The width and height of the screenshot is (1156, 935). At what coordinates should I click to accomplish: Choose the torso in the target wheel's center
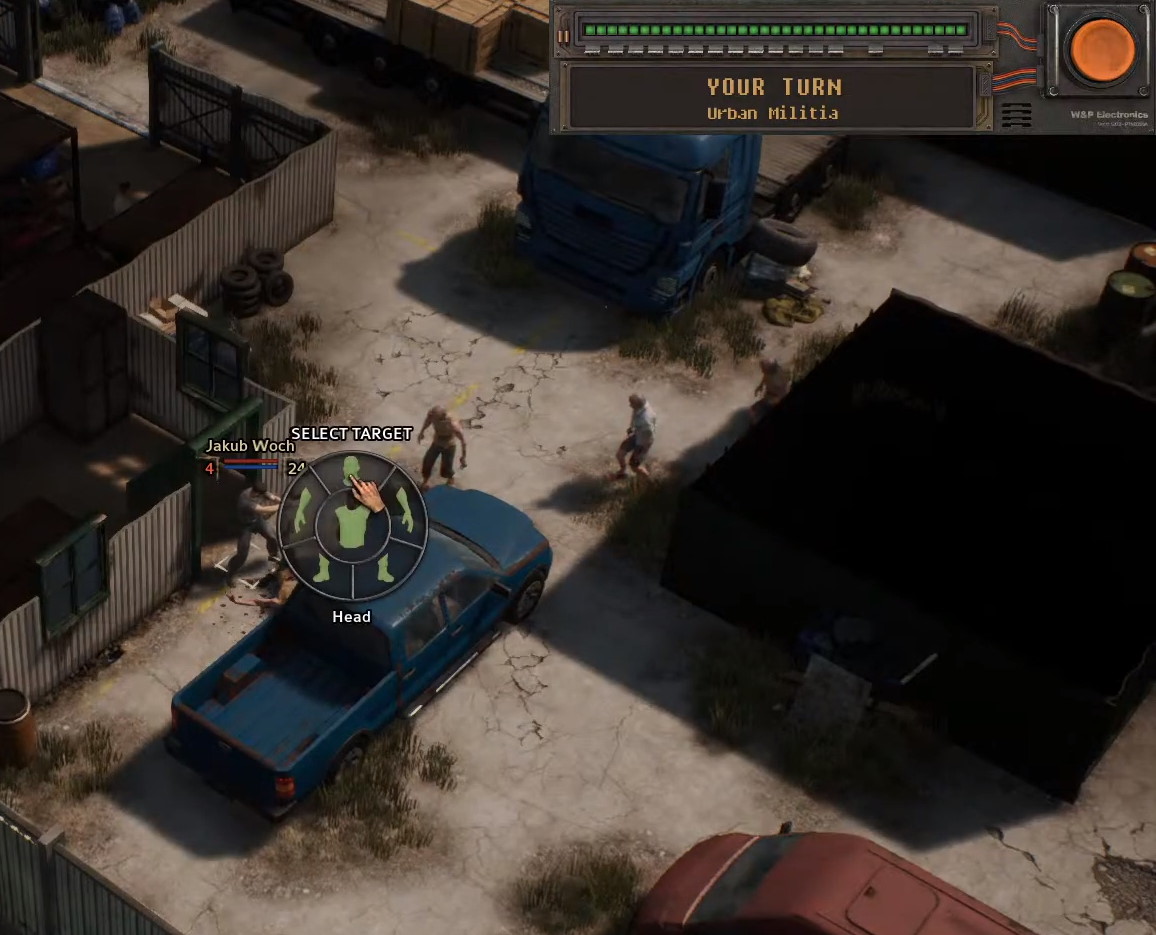coord(352,526)
